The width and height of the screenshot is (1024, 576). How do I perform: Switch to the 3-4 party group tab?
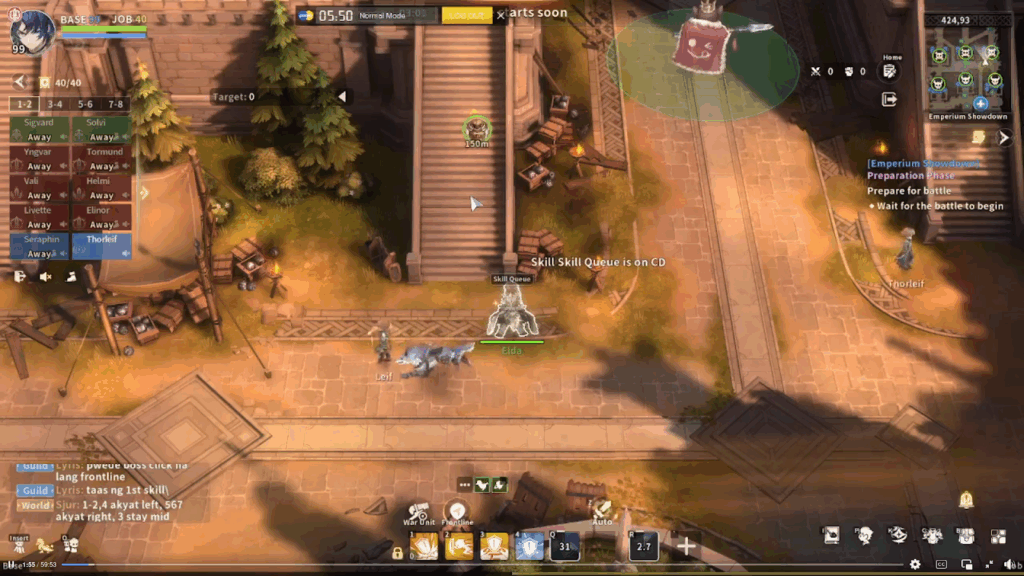(x=55, y=104)
